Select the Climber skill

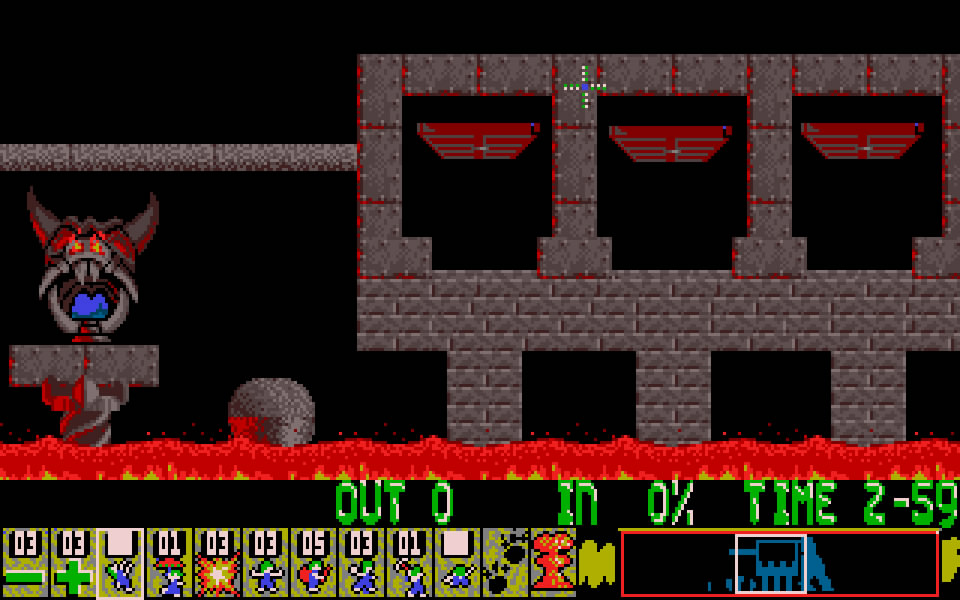(x=120, y=563)
